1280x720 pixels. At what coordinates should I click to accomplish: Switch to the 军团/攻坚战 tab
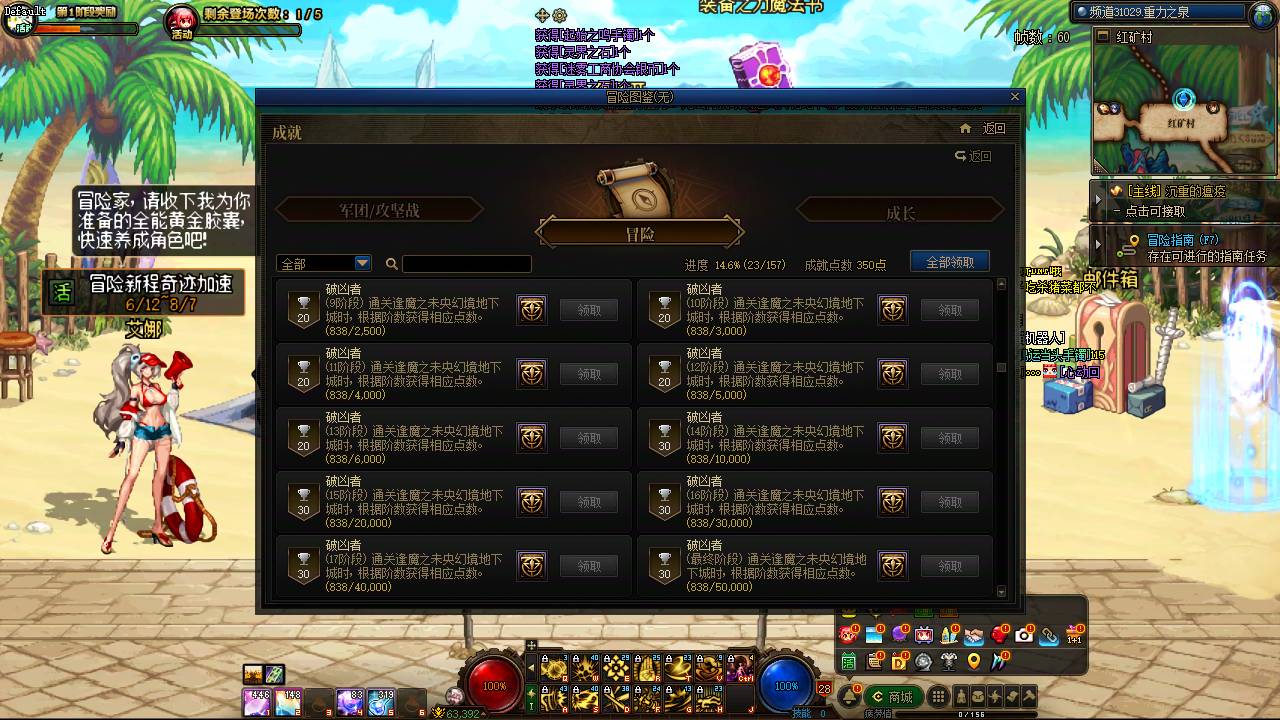[x=380, y=209]
